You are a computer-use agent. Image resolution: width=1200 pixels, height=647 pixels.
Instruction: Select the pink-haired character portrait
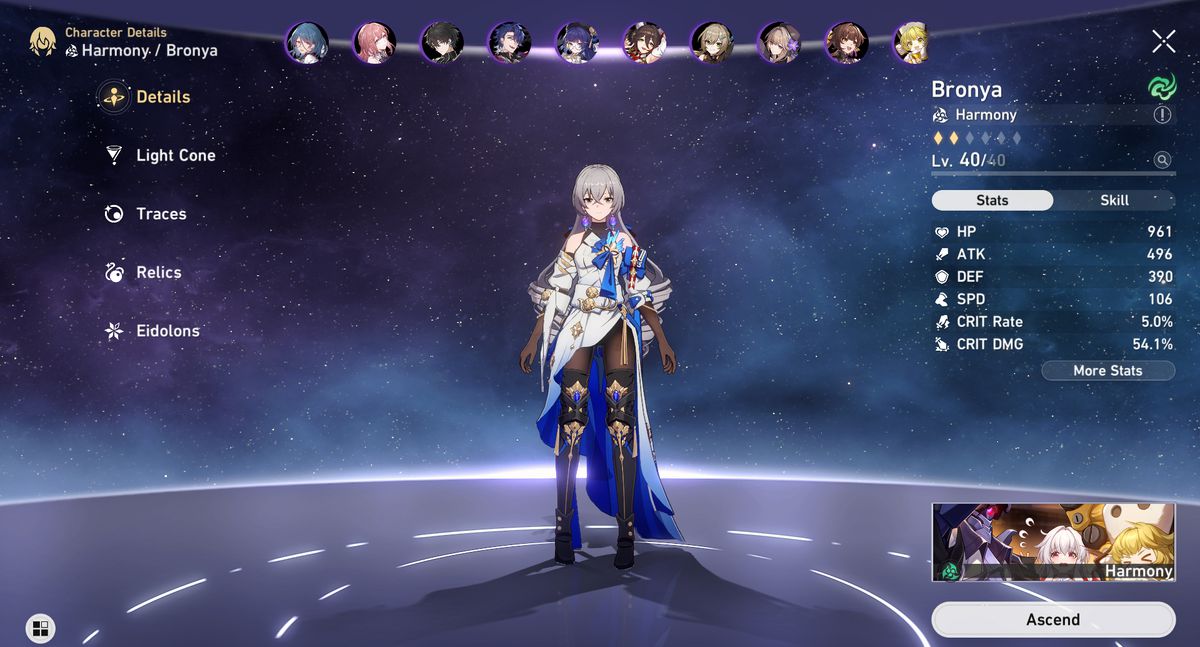[x=375, y=43]
